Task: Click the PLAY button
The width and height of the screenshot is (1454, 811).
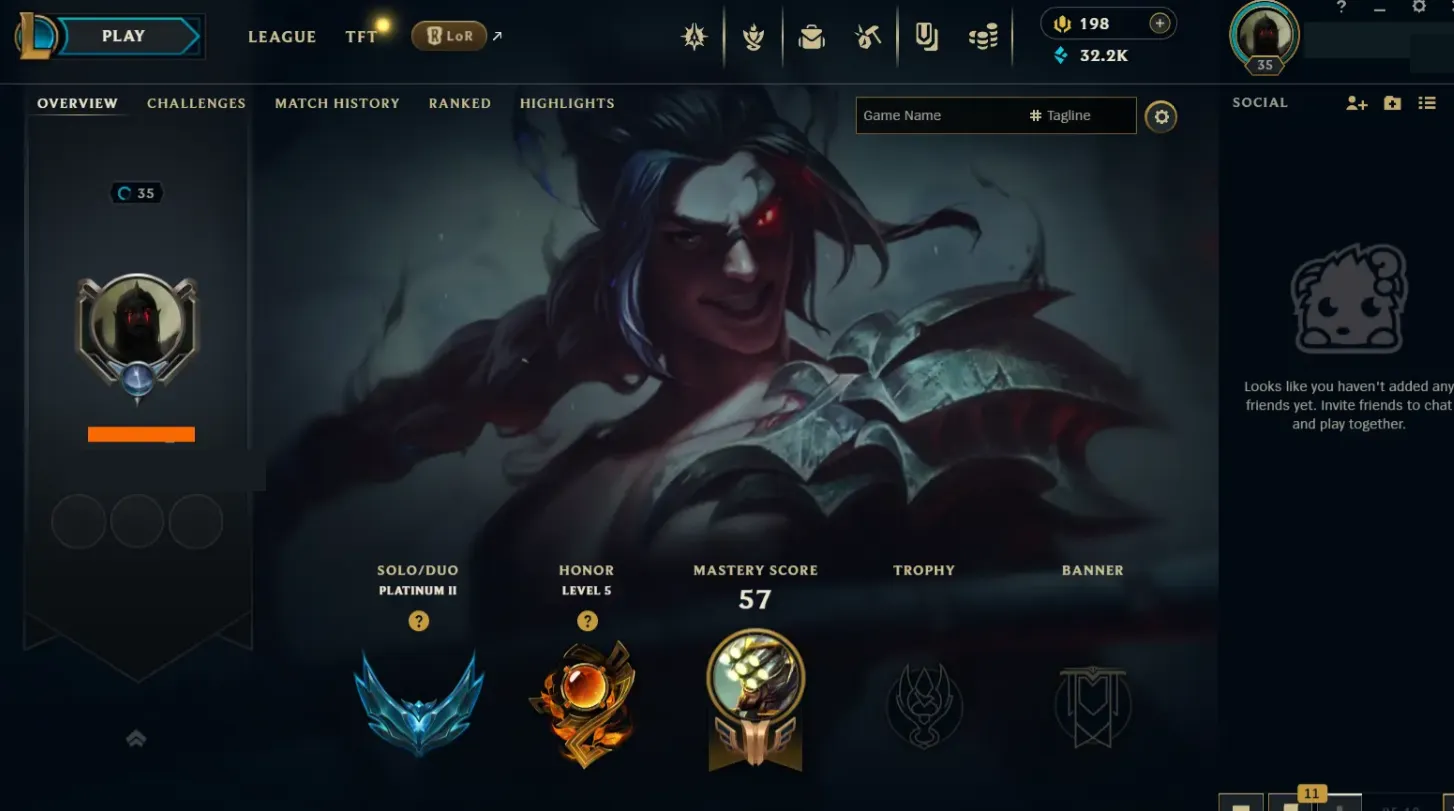Action: tap(122, 35)
